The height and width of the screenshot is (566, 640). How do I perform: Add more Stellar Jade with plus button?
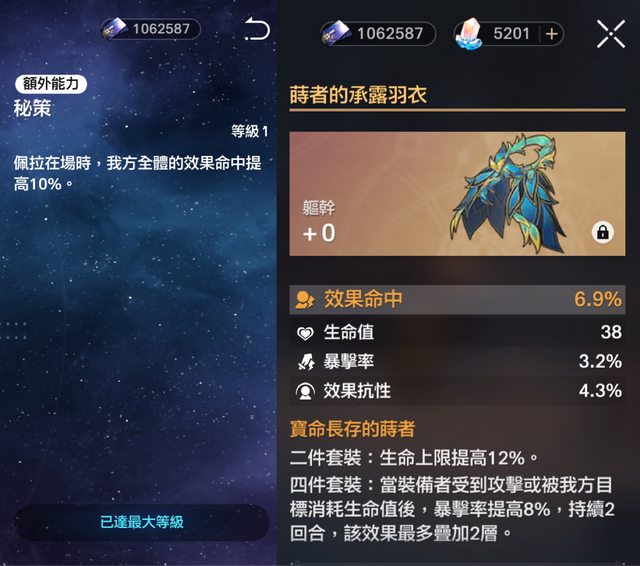click(x=551, y=34)
